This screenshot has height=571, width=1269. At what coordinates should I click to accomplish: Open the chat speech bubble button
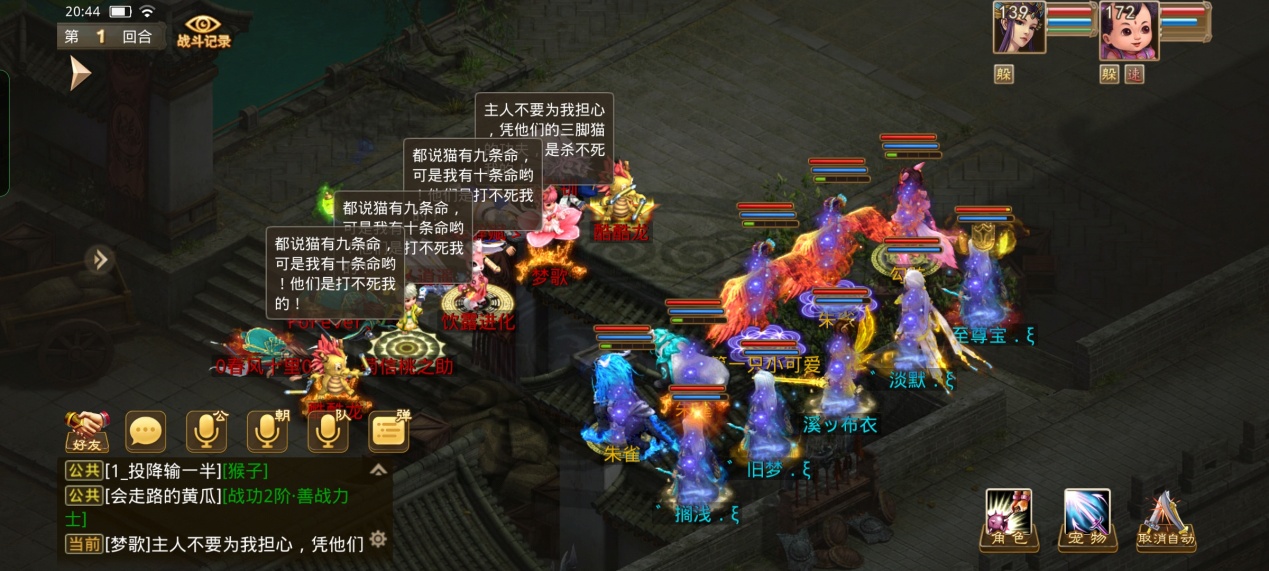(x=146, y=432)
